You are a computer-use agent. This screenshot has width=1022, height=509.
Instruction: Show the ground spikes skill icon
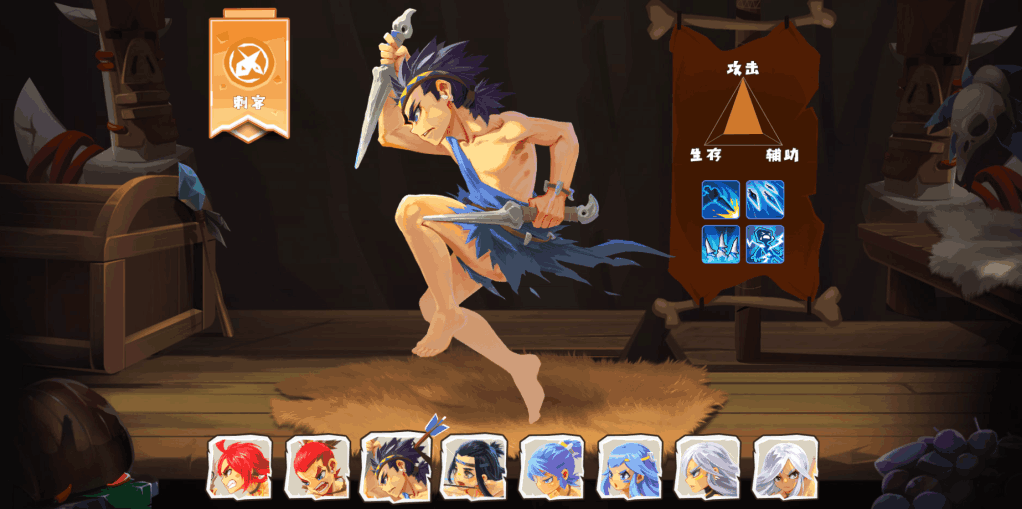point(721,244)
